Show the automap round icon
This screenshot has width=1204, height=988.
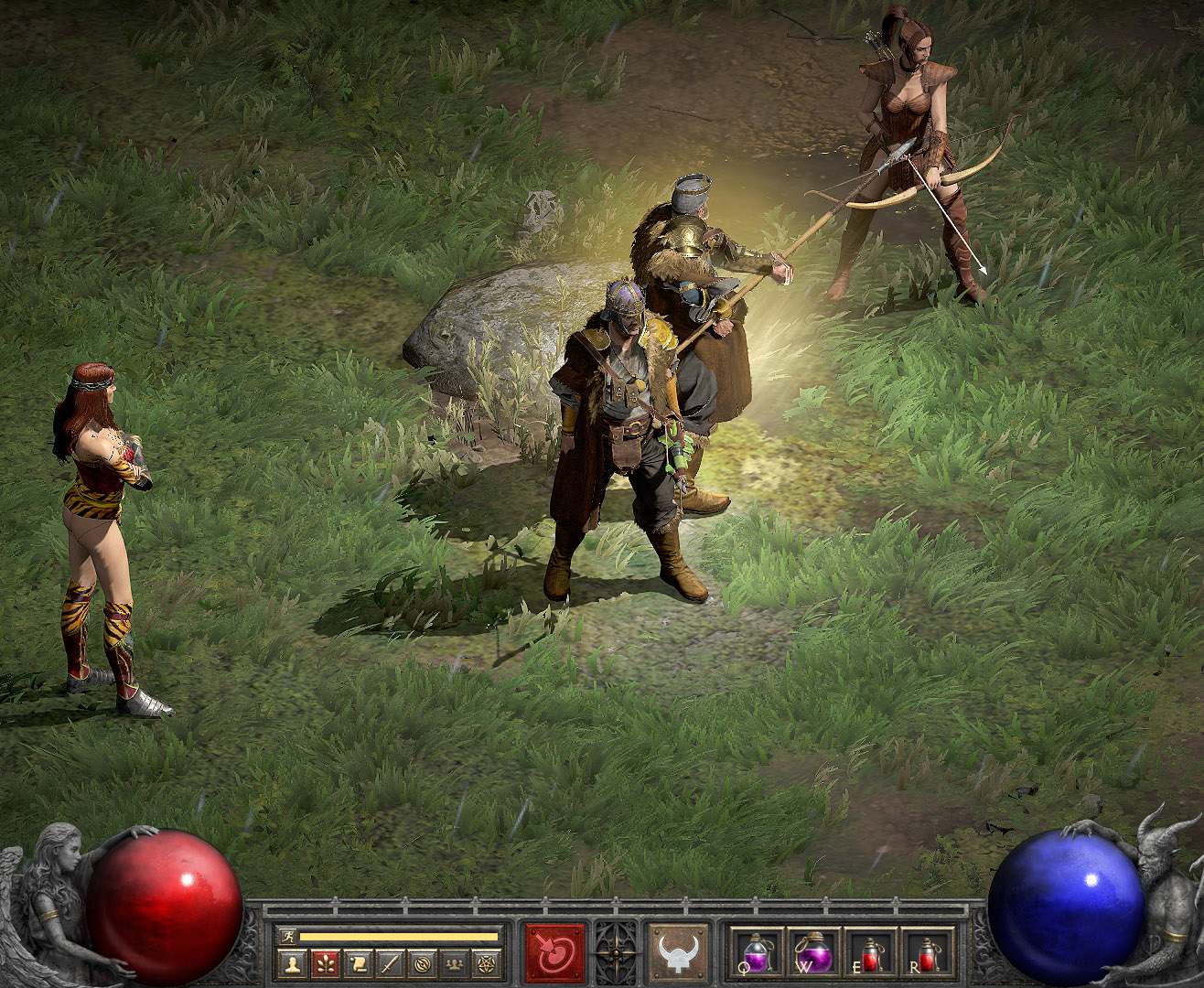coord(422,963)
